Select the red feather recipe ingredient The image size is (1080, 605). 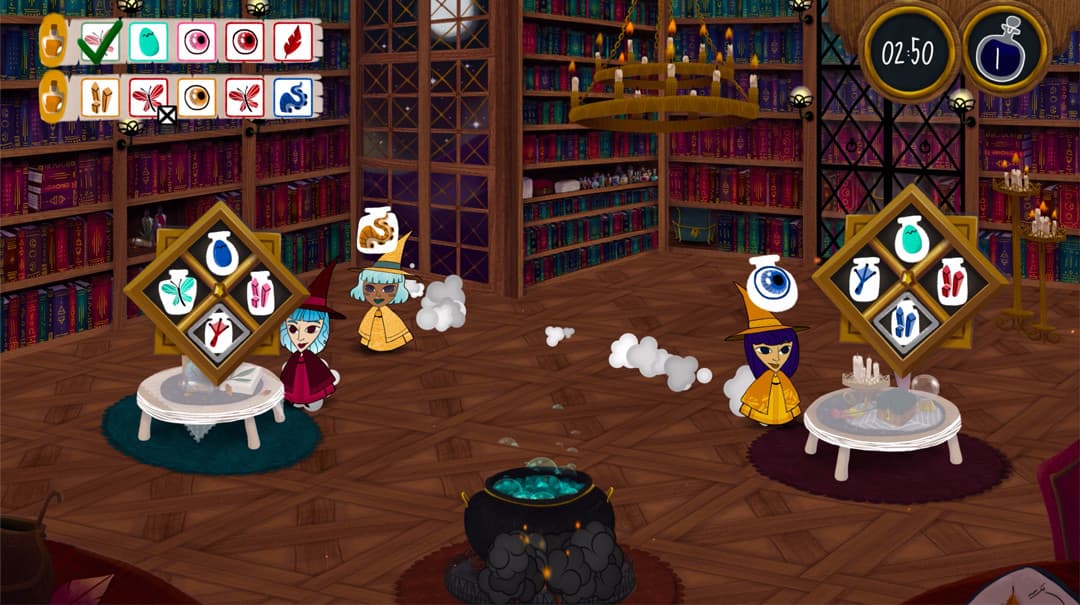coord(293,42)
